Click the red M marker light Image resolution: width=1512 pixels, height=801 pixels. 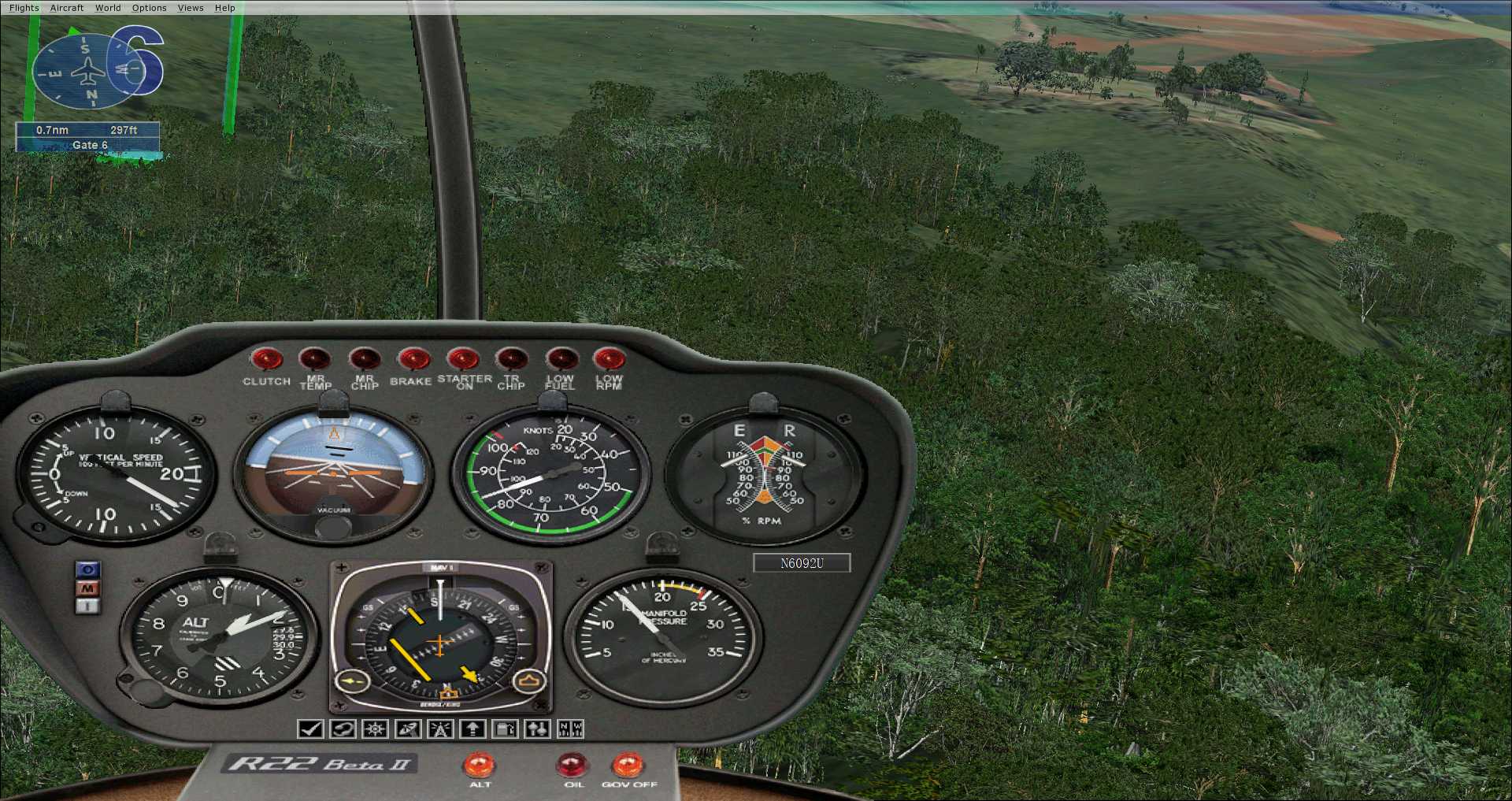pyautogui.click(x=88, y=588)
